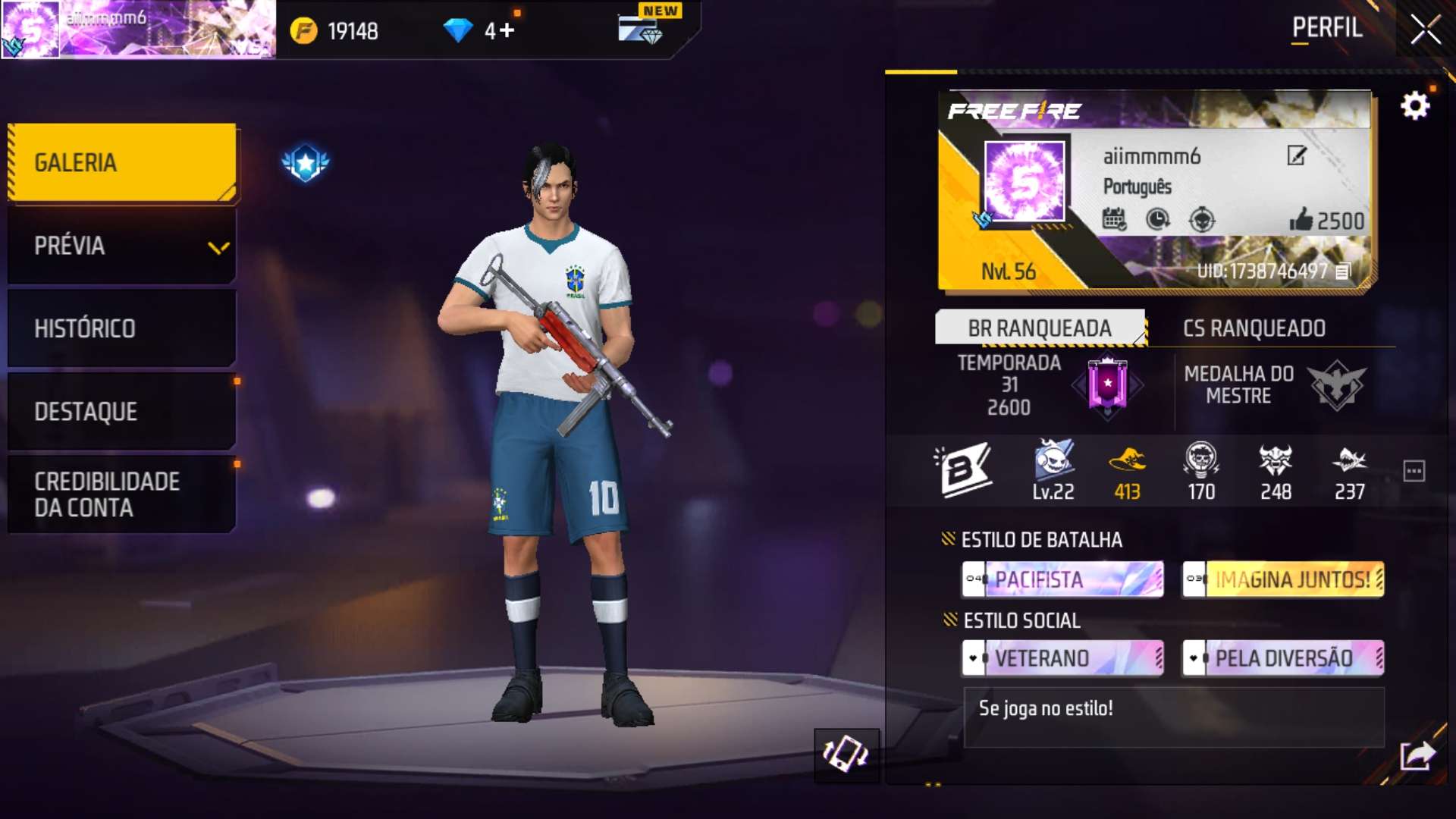
Task: Select the Destaque menu entry
Action: click(122, 411)
